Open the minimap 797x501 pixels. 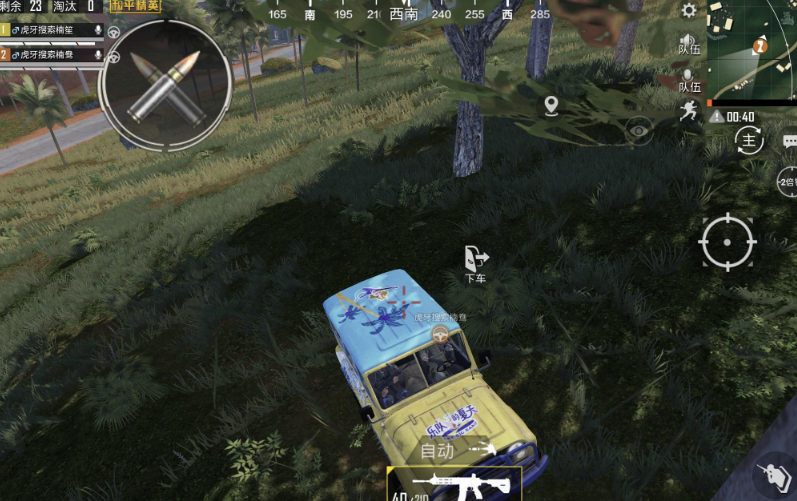click(752, 50)
